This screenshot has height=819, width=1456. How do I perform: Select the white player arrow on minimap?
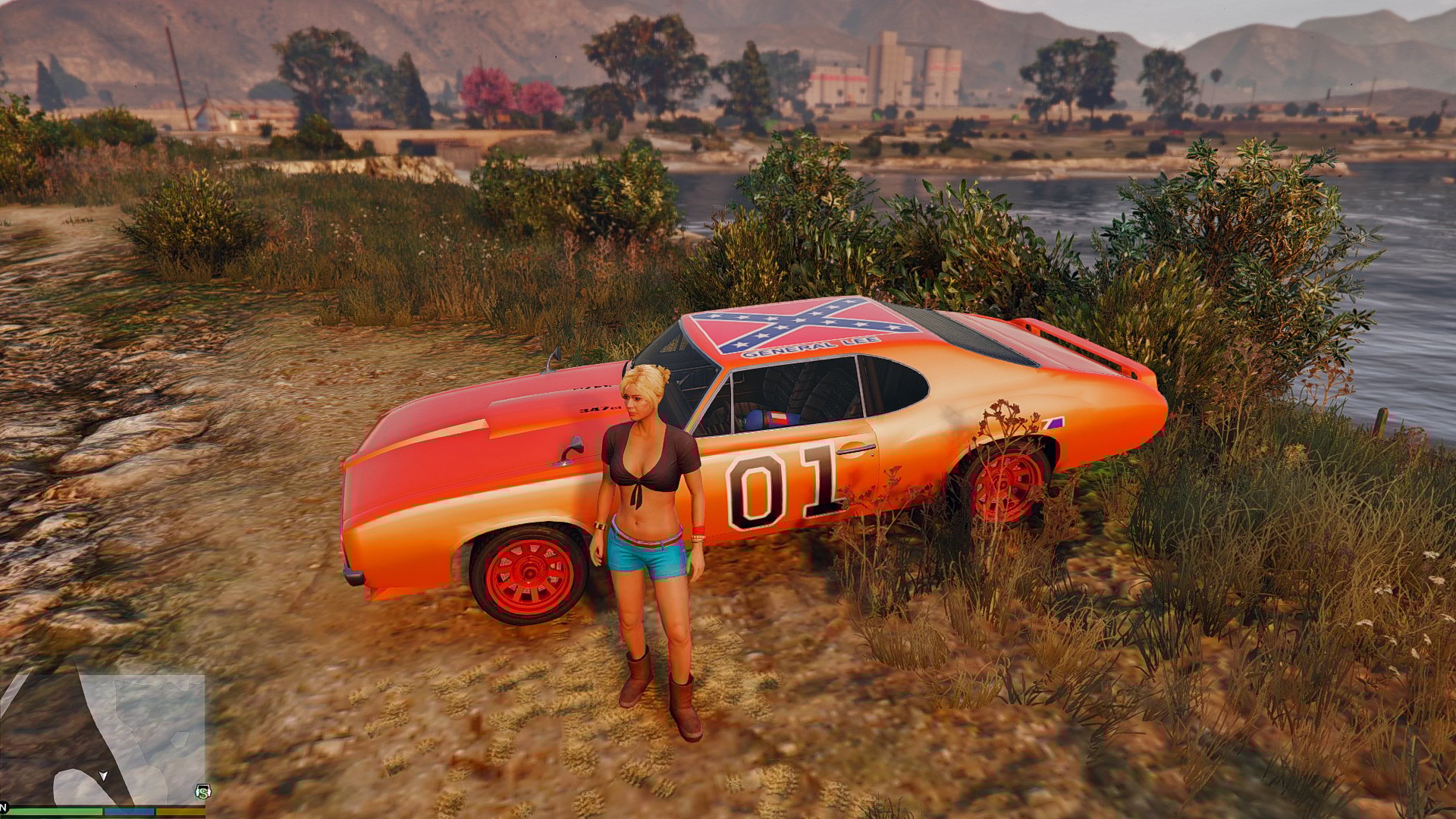pyautogui.click(x=104, y=776)
